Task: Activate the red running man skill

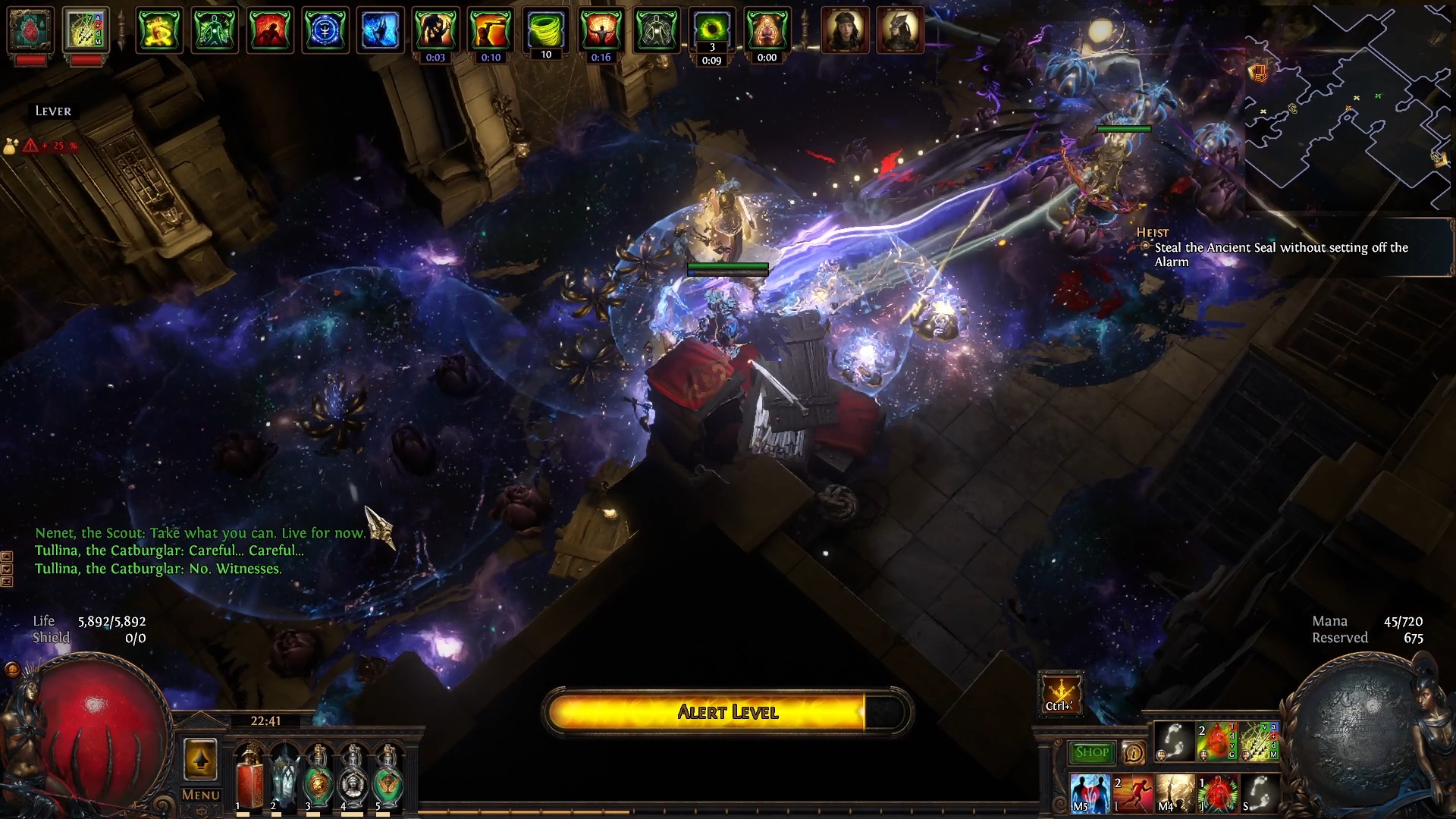Action: pyautogui.click(x=1132, y=793)
